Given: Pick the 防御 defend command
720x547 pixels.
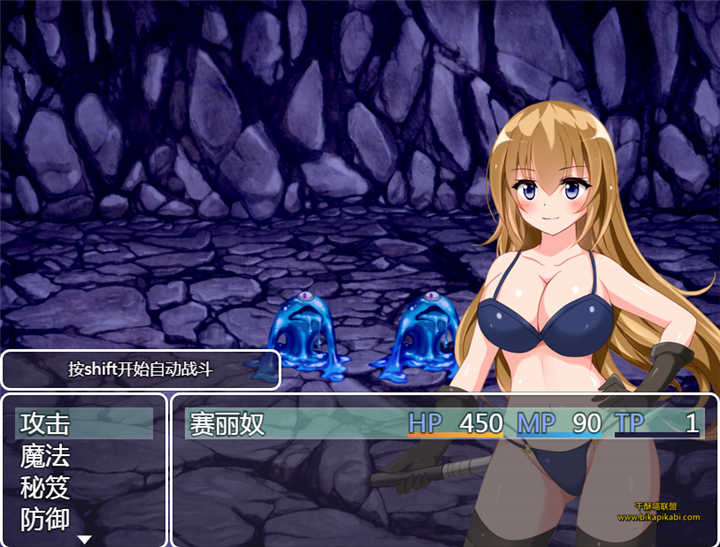Looking at the screenshot, I should click(x=46, y=520).
